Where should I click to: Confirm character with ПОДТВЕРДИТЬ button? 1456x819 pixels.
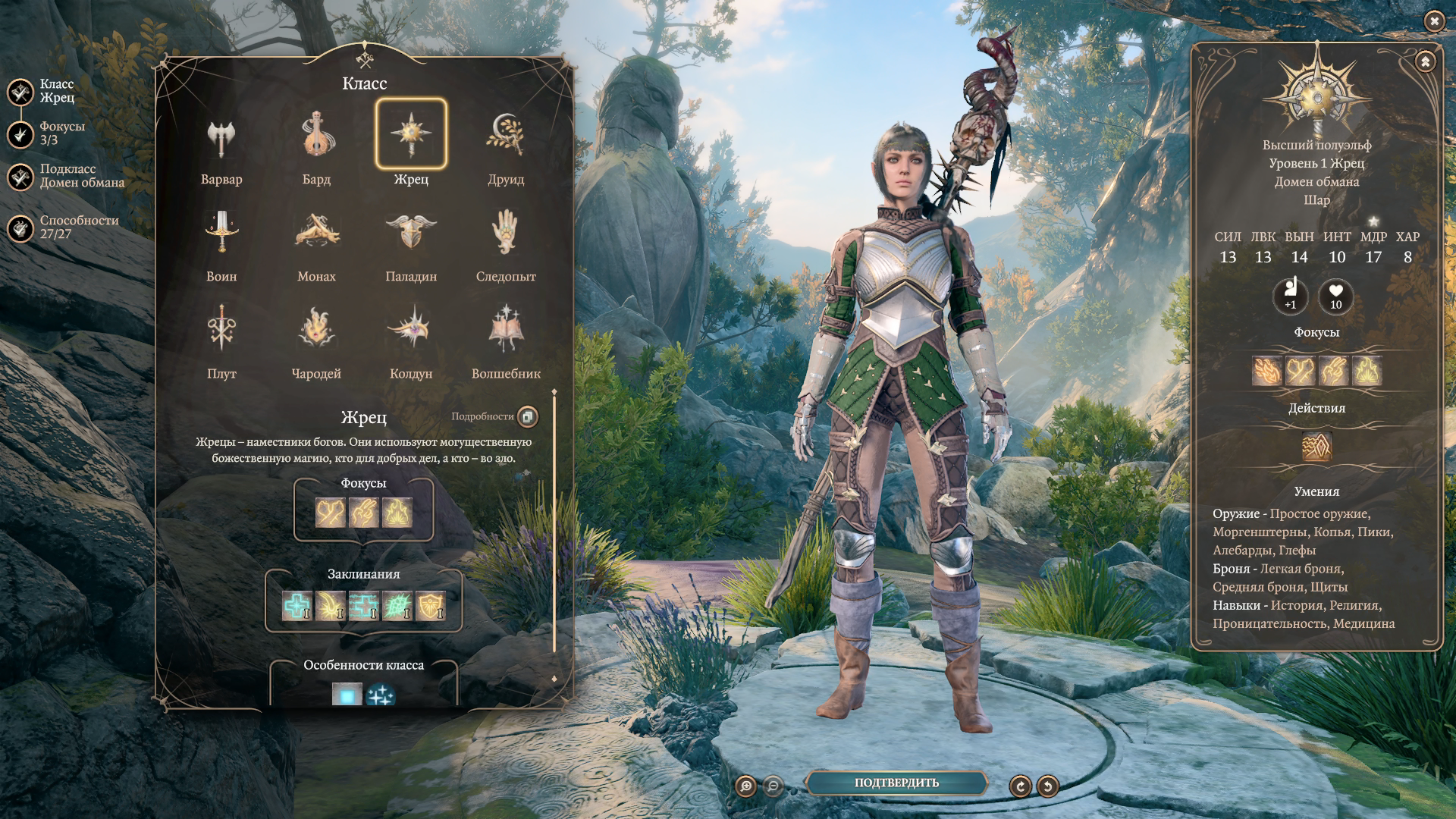coord(896,783)
